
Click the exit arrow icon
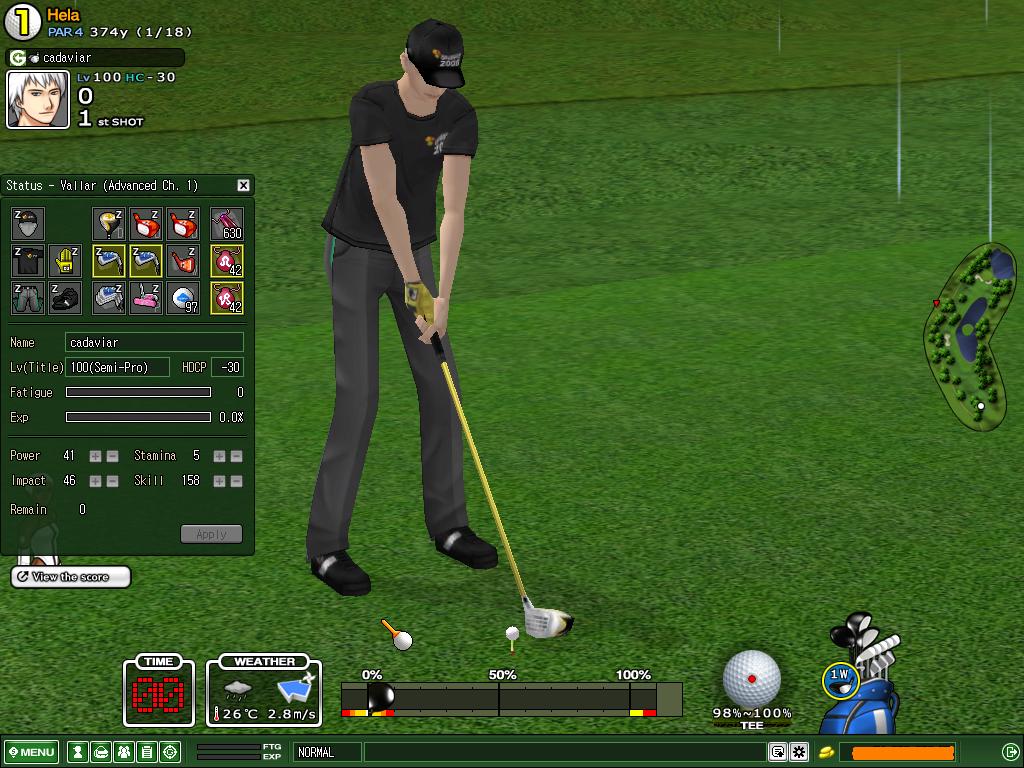click(1010, 752)
